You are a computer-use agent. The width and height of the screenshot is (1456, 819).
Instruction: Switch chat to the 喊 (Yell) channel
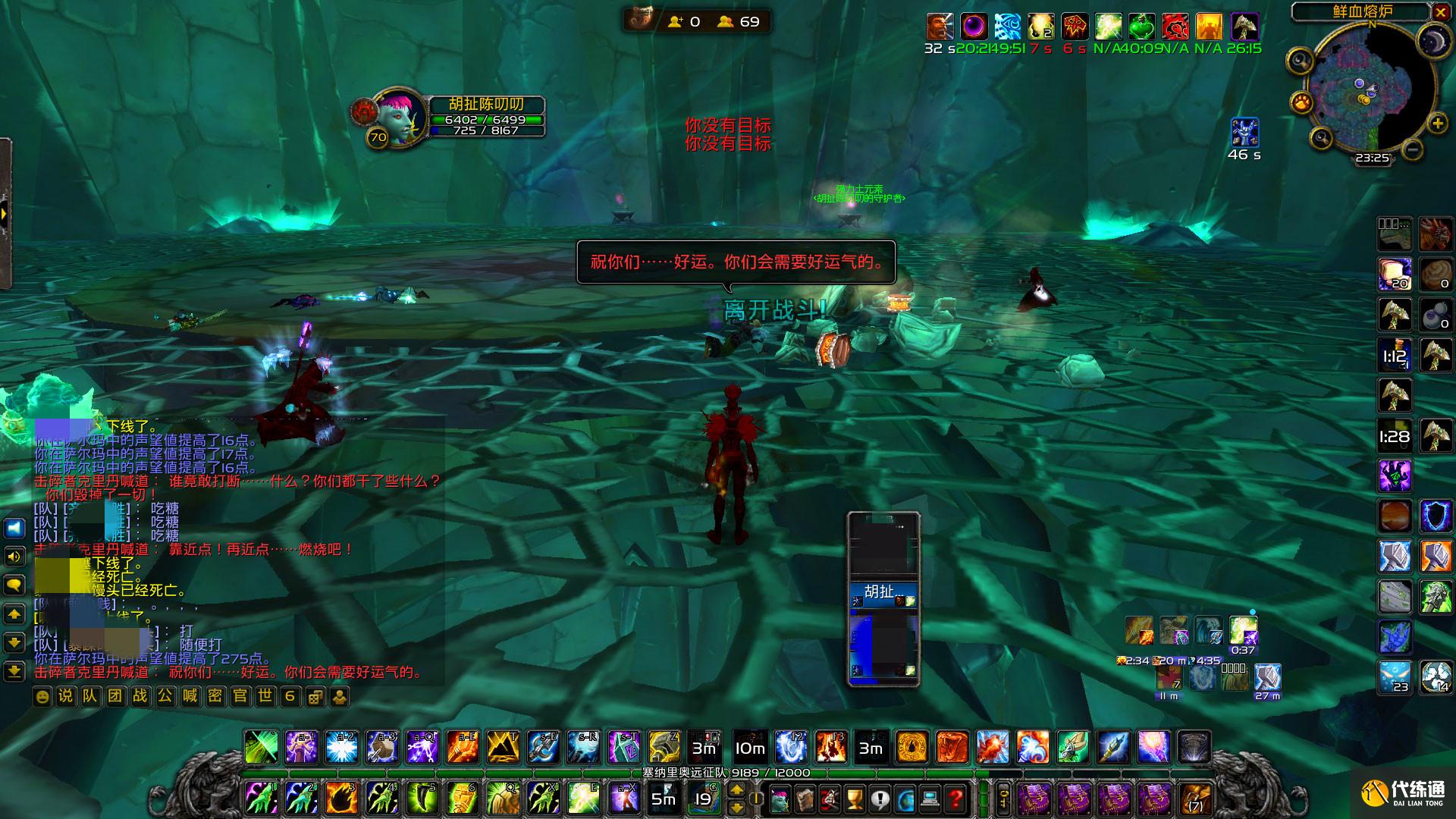190,696
